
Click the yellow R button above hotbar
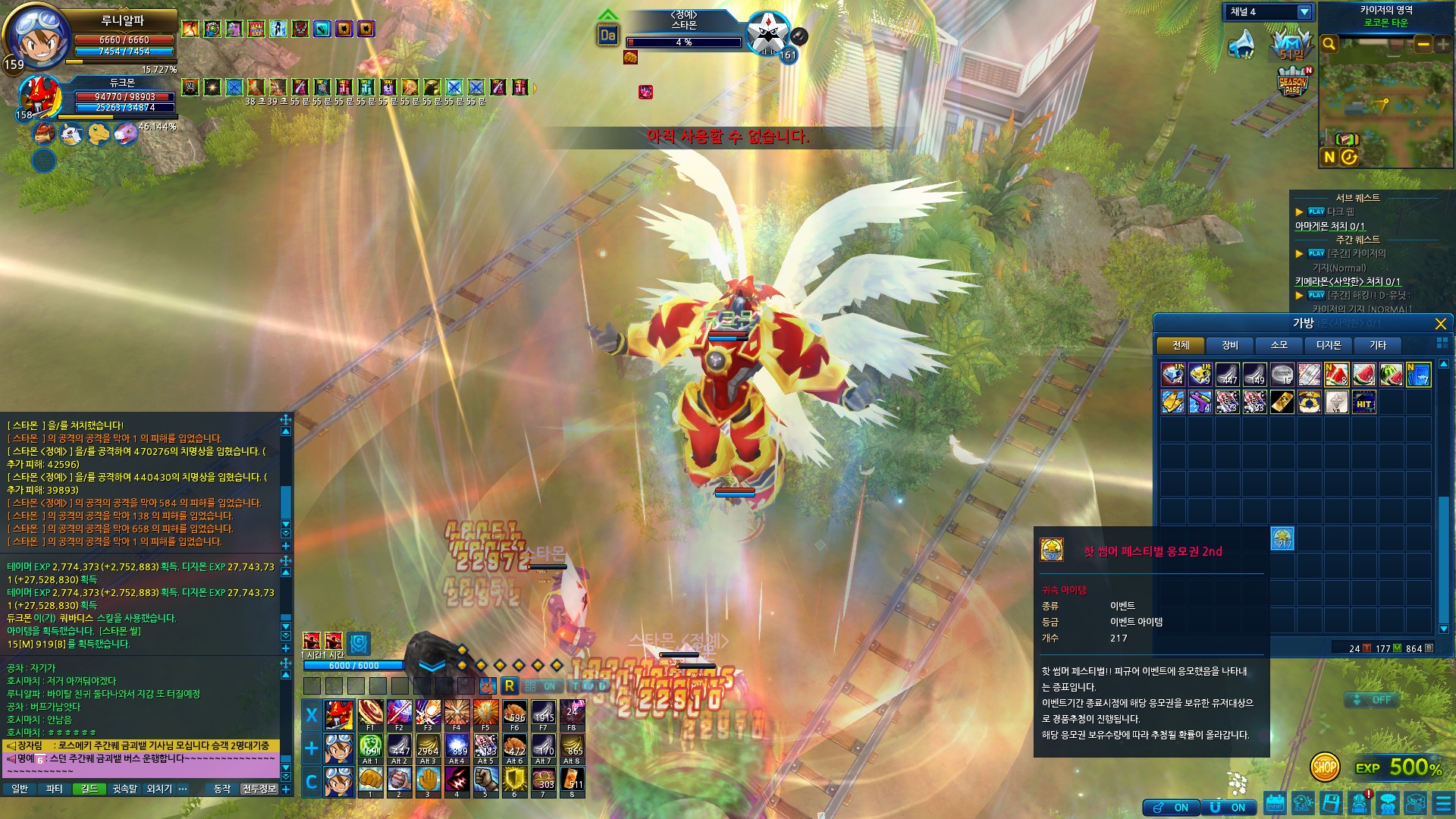coord(510,686)
